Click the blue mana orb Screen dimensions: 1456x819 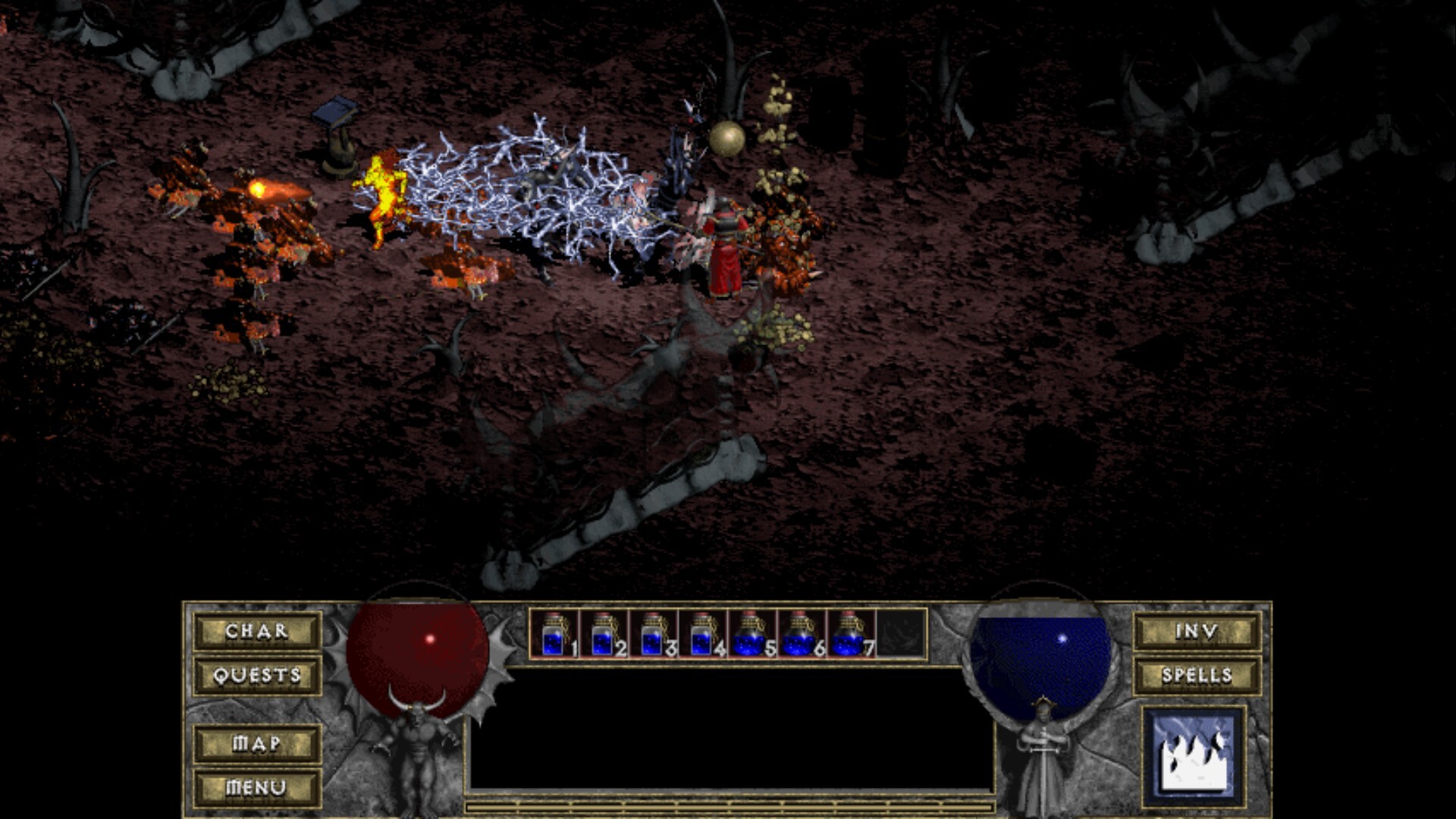(x=1043, y=660)
